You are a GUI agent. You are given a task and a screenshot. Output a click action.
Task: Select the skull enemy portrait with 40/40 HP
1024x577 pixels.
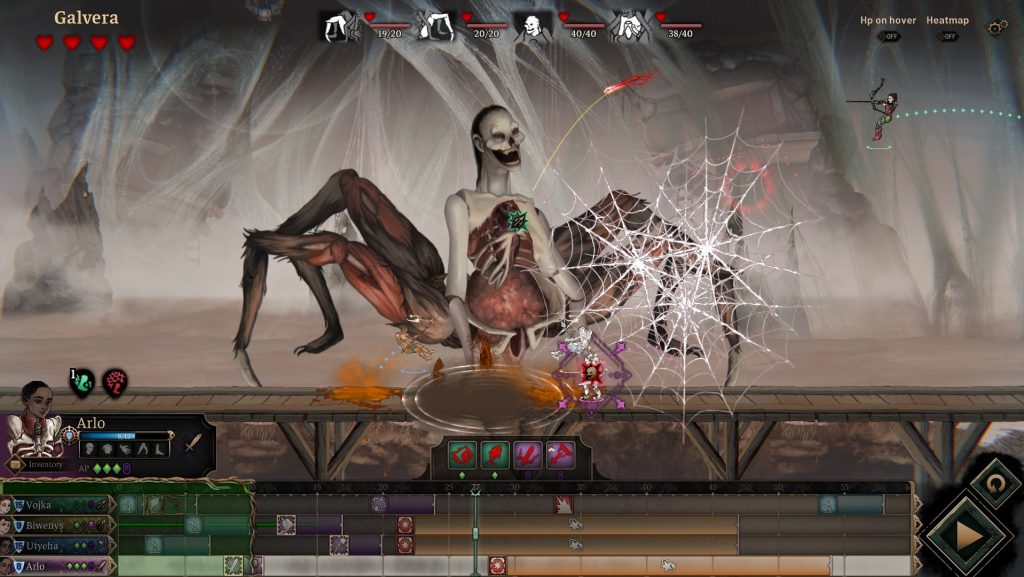[x=533, y=27]
